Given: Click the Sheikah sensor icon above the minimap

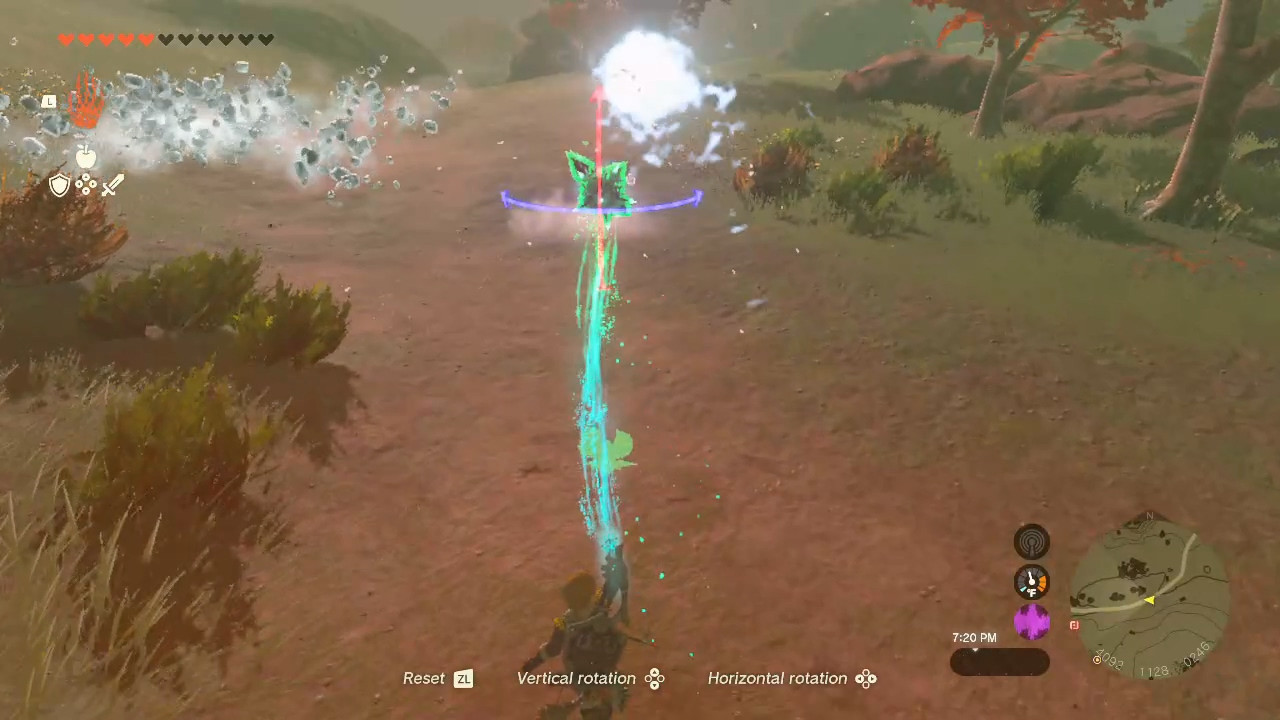Looking at the screenshot, I should point(1033,541).
